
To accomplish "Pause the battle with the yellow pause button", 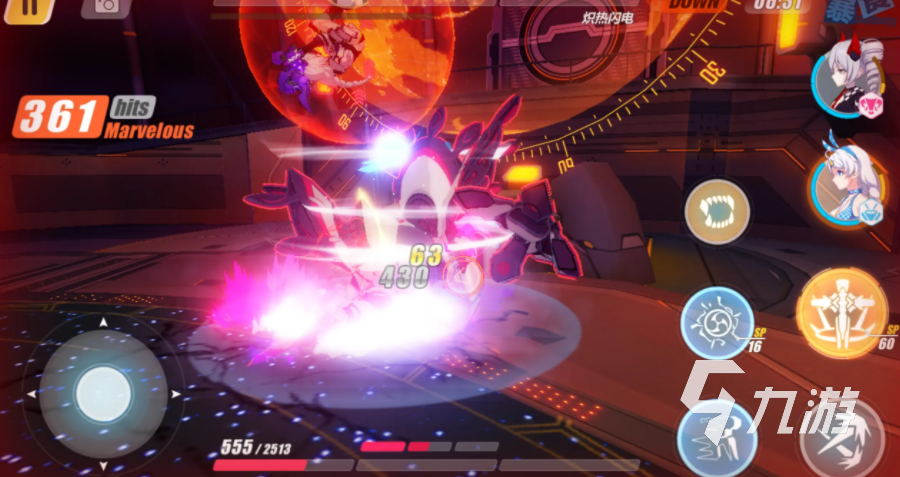I will point(32,5).
